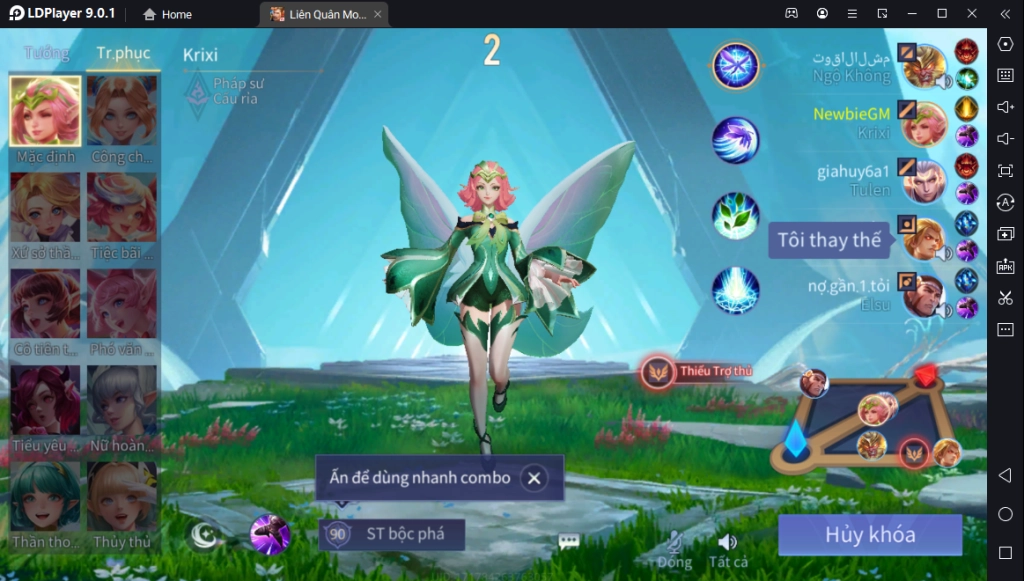Select the Nữ hoàng skin with silver hair
1024x581 pixels.
tap(122, 400)
